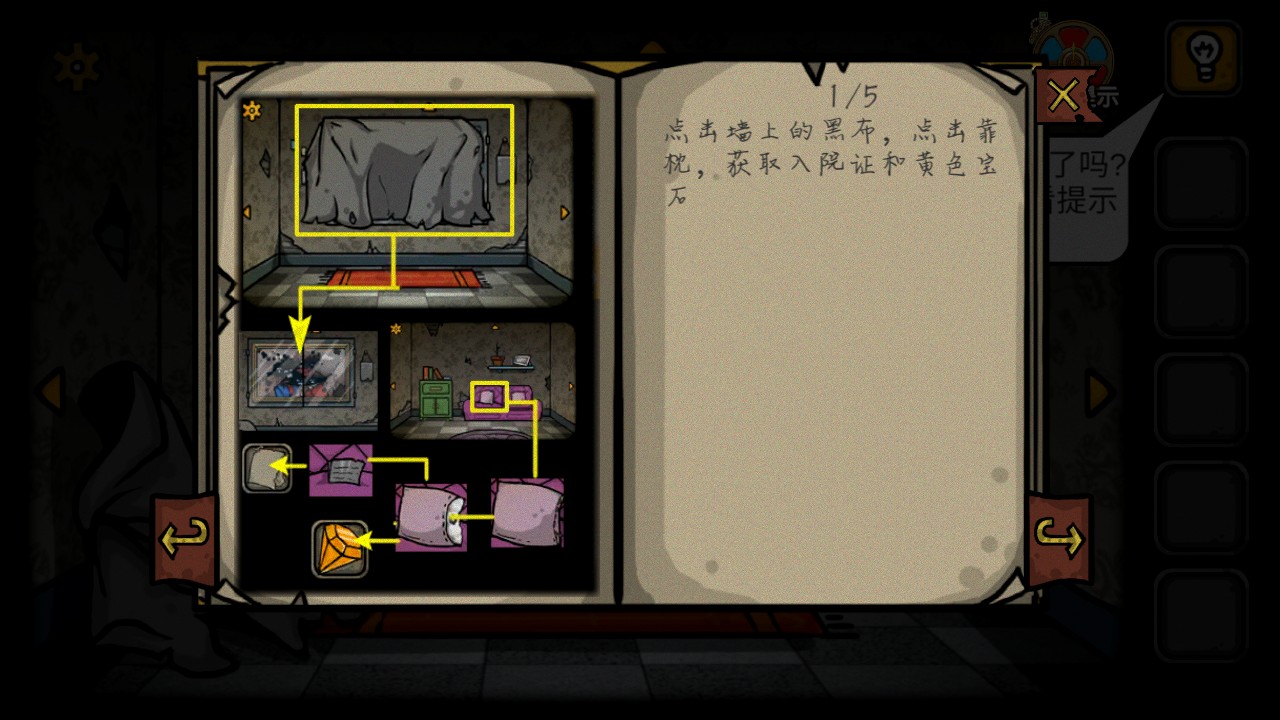
Task: Click the highlighted black cloth over the TV
Action: (404, 168)
